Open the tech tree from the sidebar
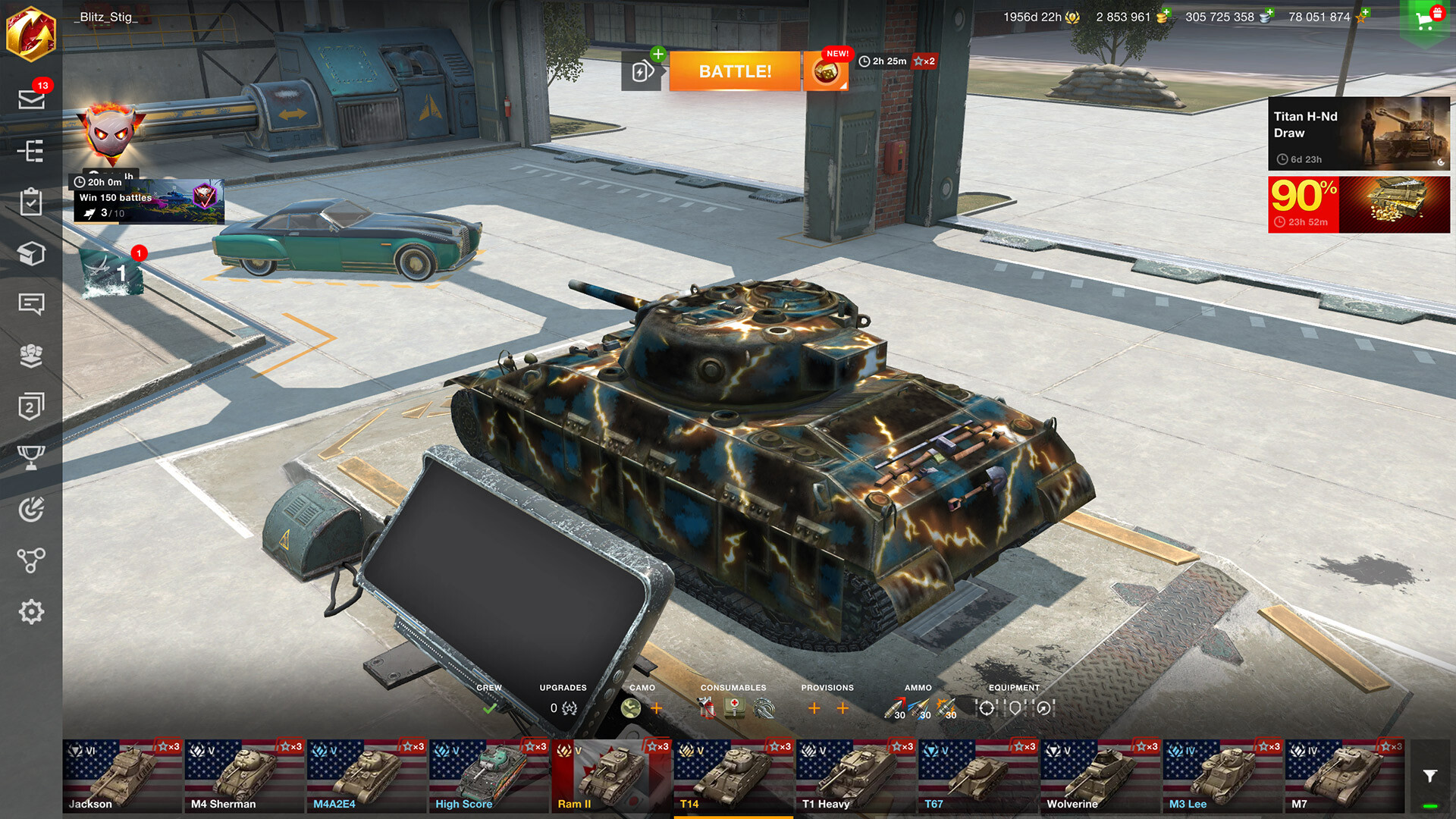This screenshot has height=819, width=1456. coord(32,152)
